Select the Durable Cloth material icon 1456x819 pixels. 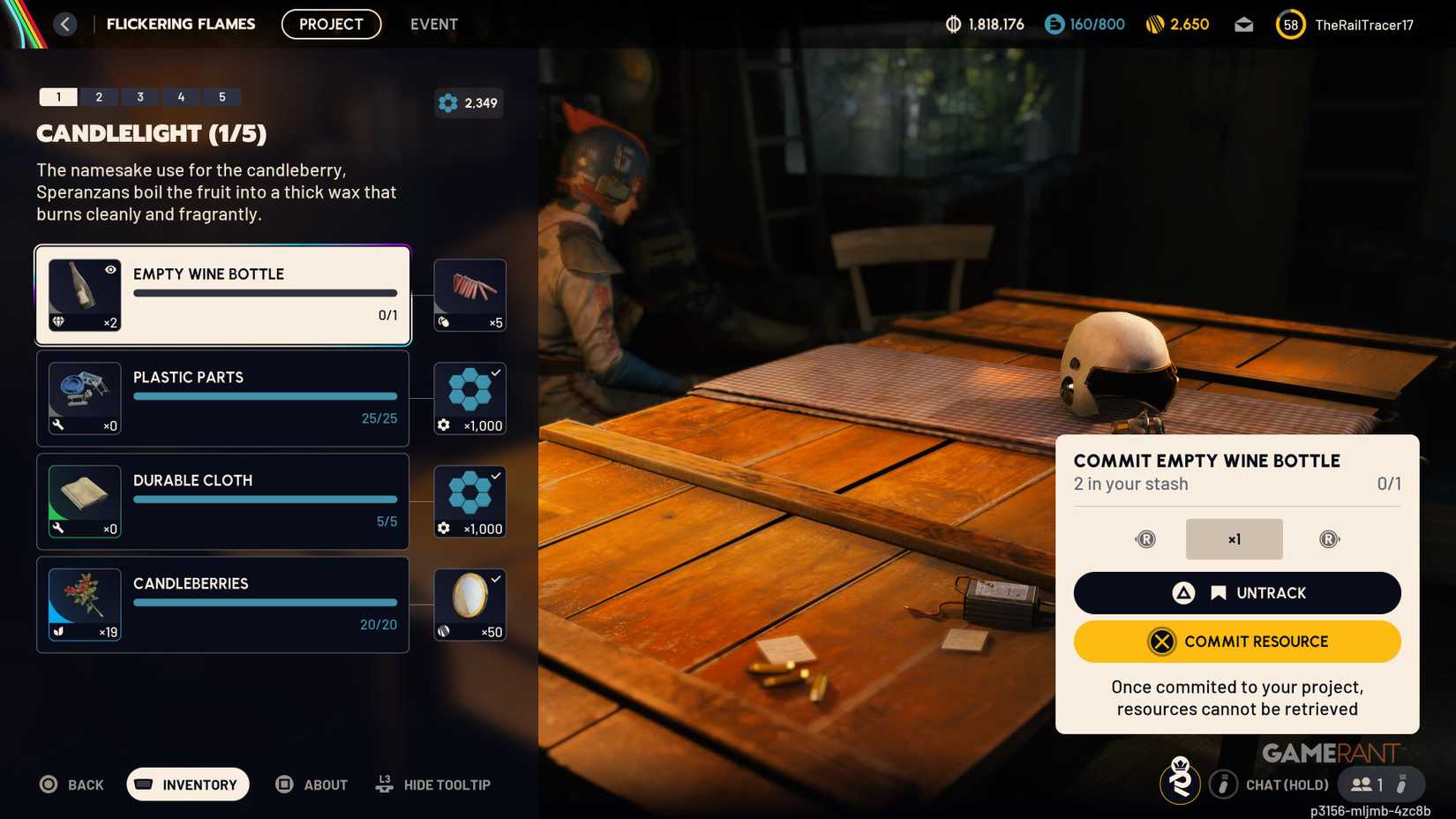84,501
